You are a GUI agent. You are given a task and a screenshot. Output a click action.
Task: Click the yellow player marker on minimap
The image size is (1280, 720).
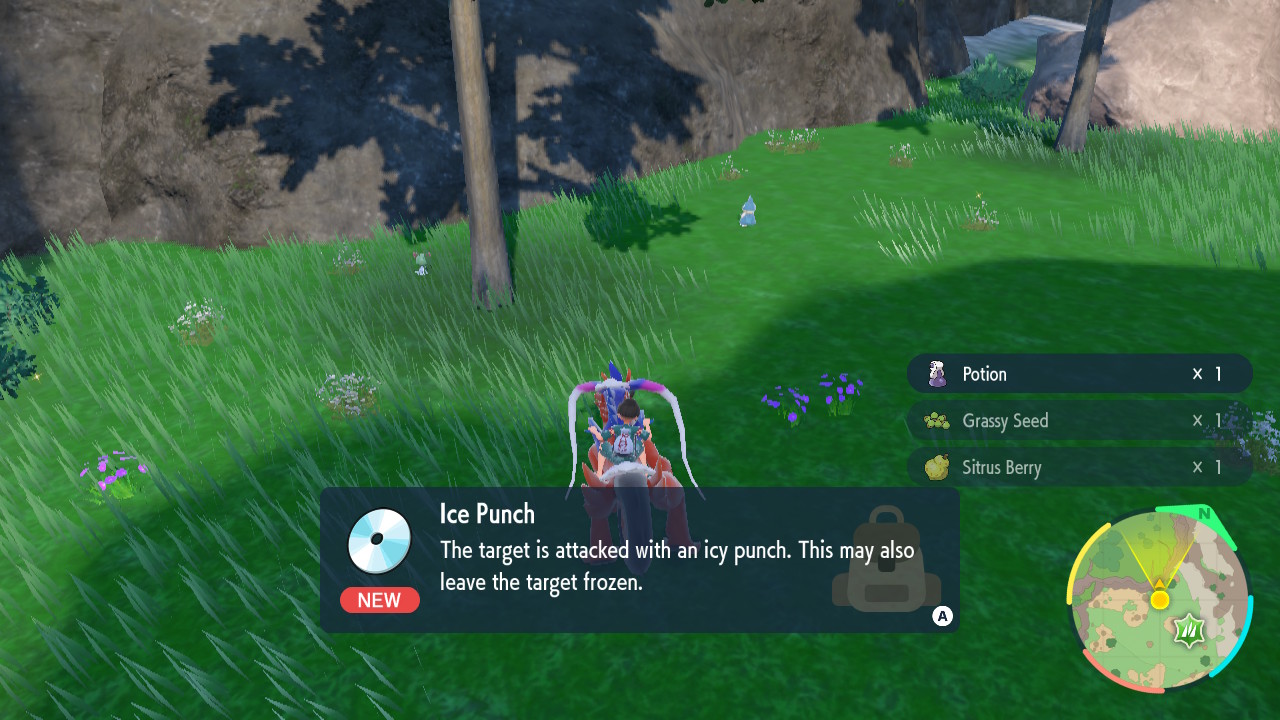pos(1159,599)
